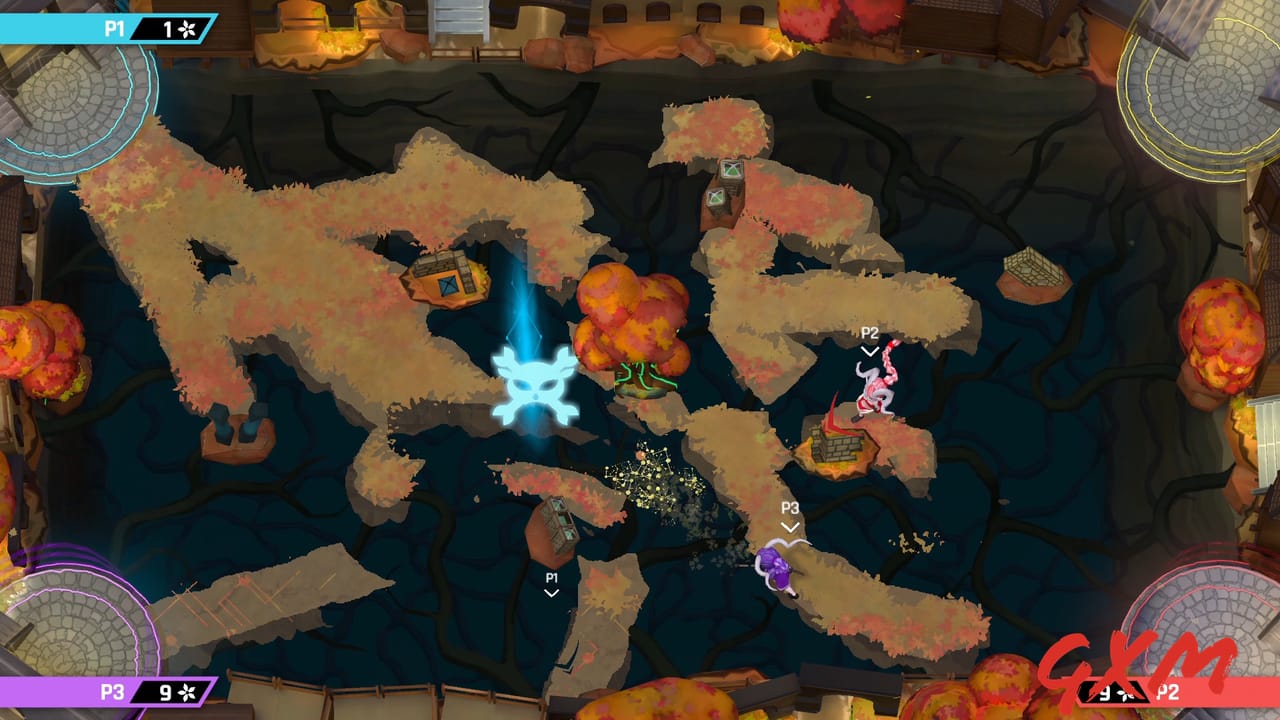This screenshot has width=1280, height=720.
Task: Open the treasure chest below center
Action: [x=560, y=521]
